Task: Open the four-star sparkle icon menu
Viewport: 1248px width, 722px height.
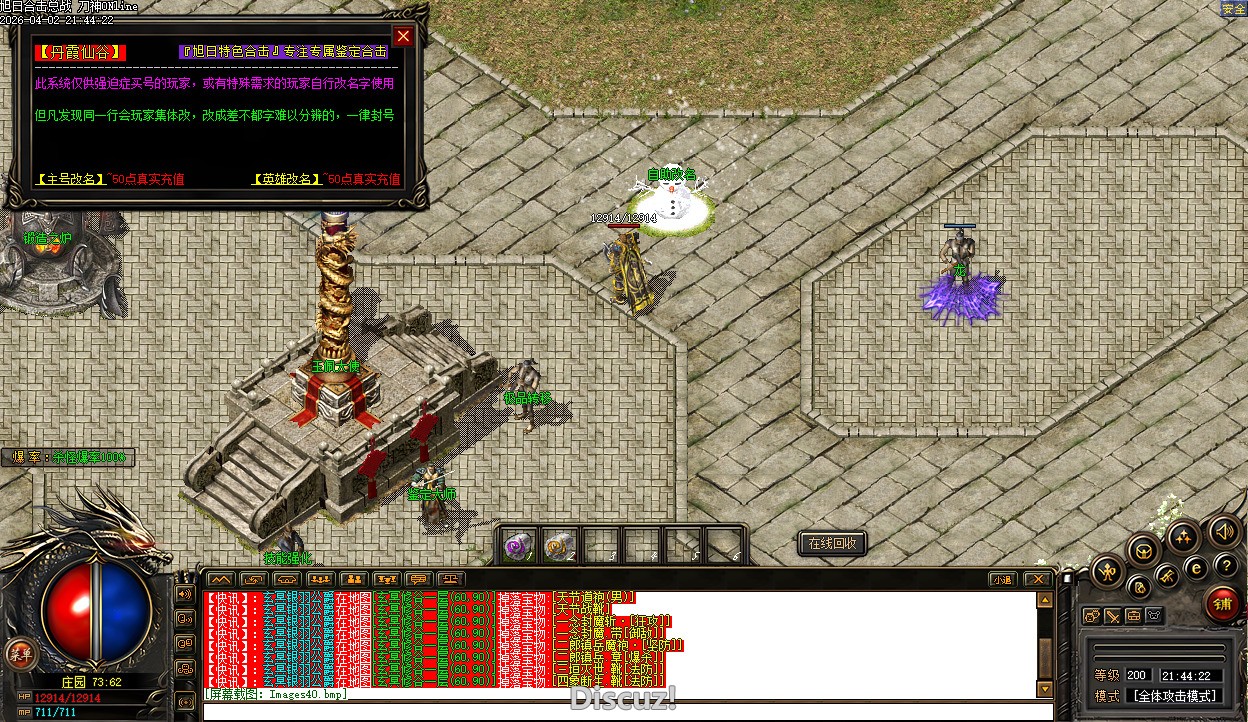Action: click(1183, 537)
